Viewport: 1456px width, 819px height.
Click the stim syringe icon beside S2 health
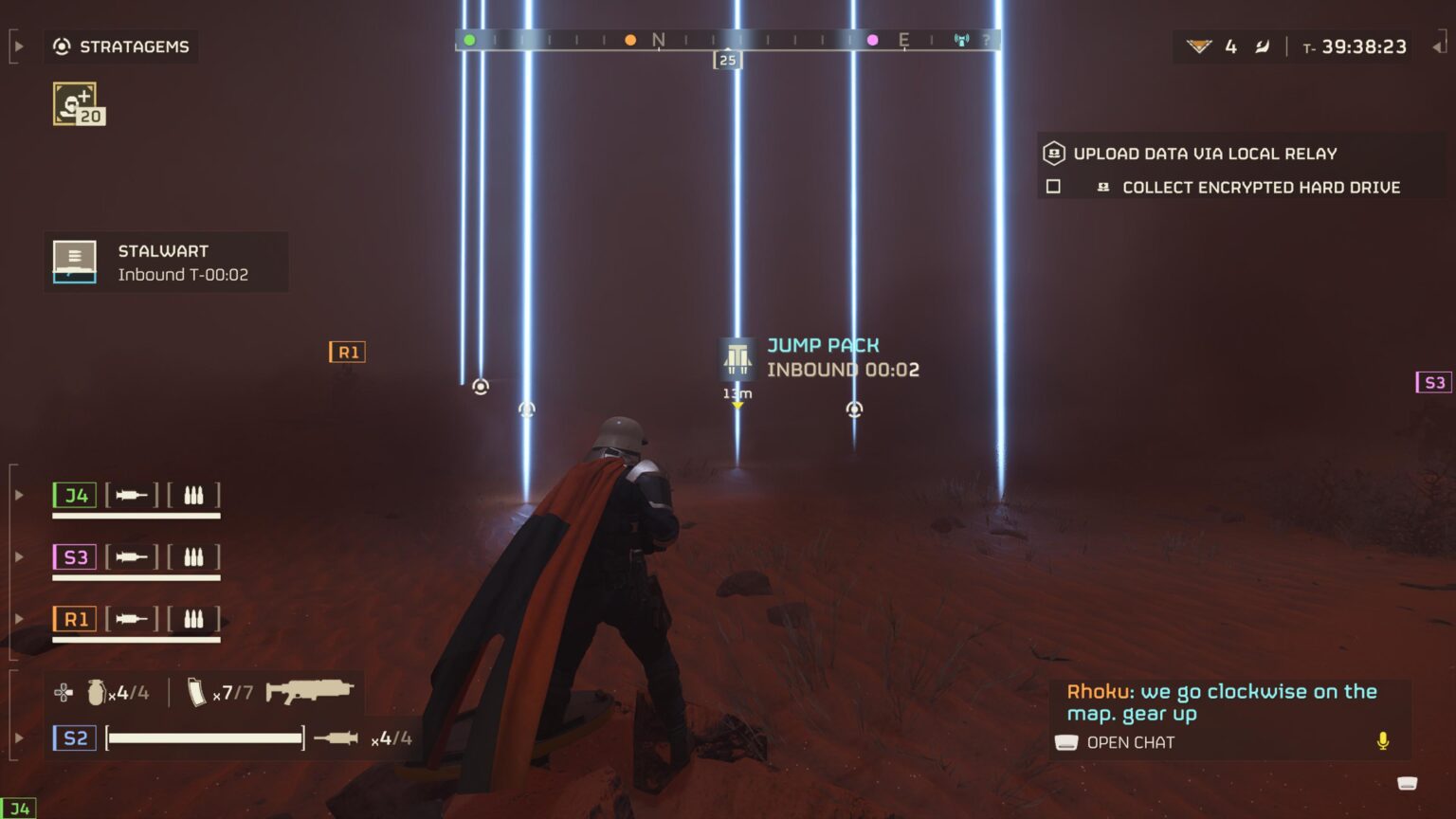point(336,738)
